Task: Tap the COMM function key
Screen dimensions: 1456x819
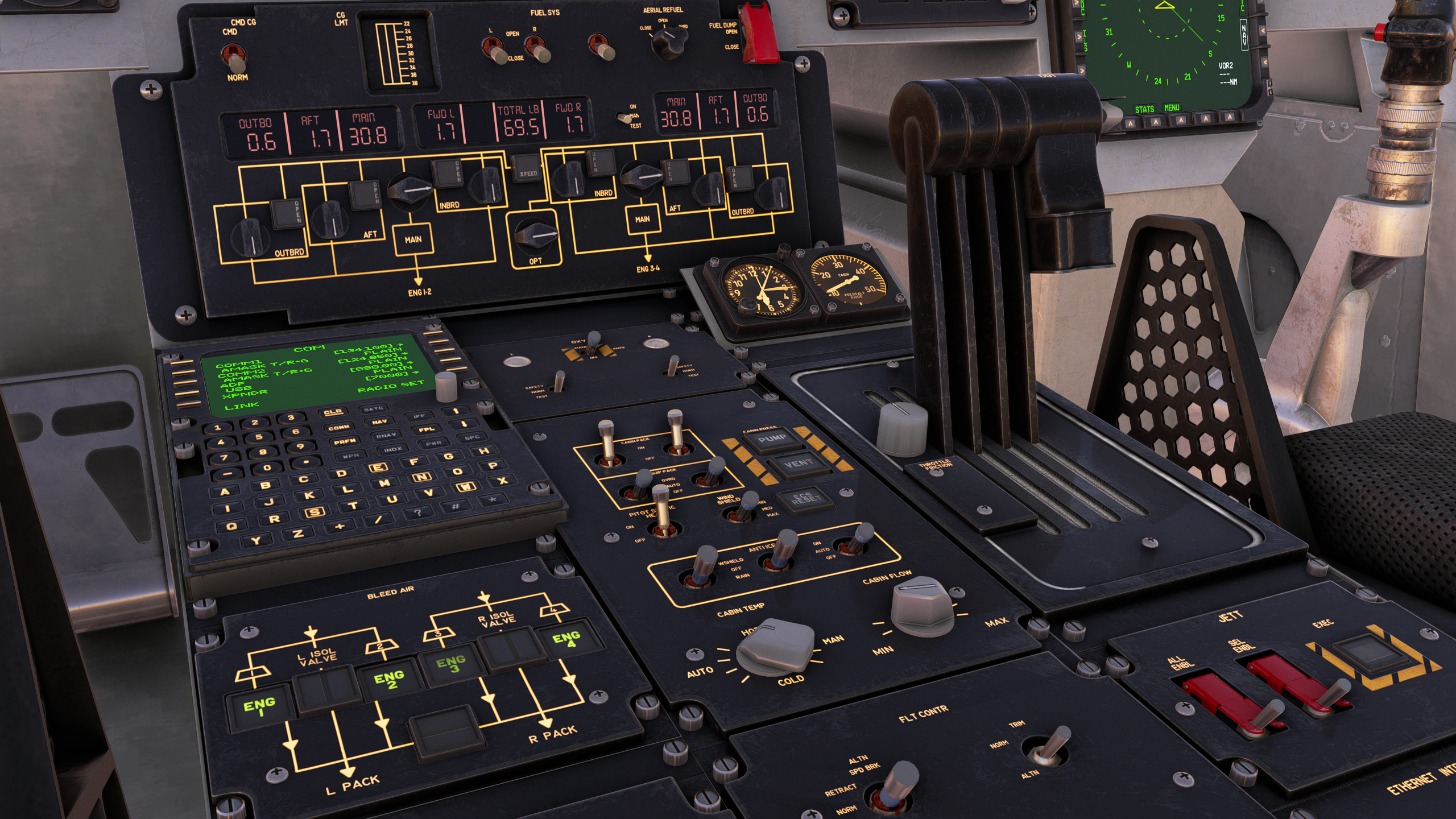Action: tap(338, 428)
